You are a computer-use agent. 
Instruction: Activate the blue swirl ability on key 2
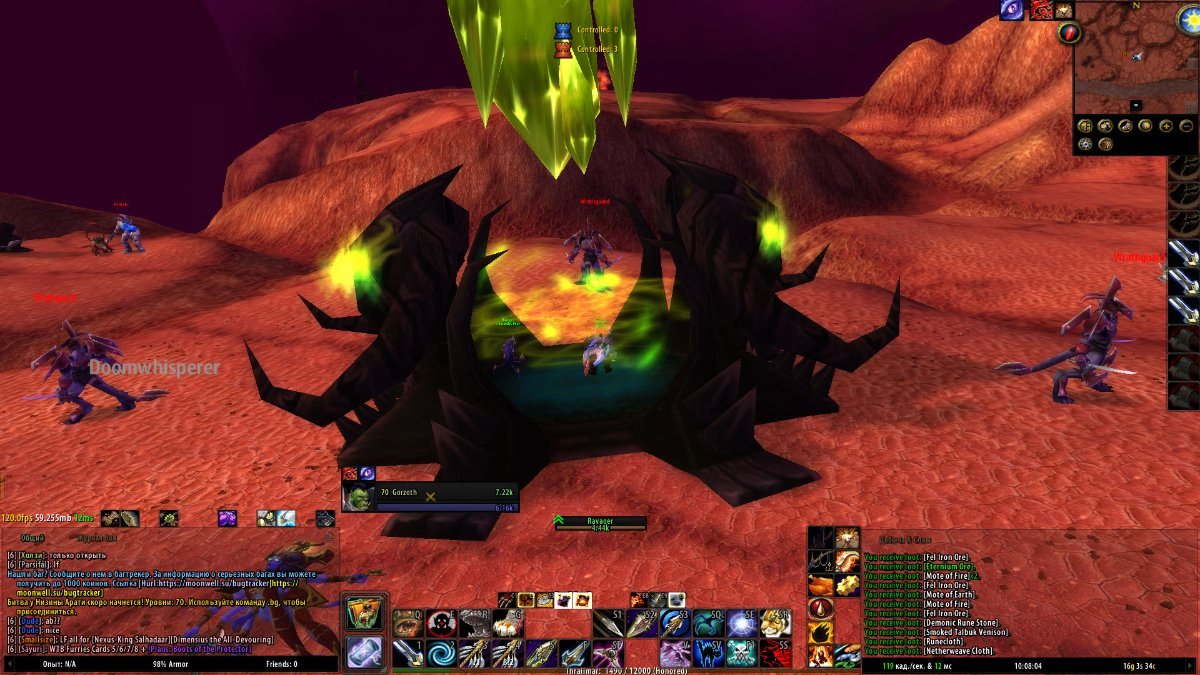441,654
